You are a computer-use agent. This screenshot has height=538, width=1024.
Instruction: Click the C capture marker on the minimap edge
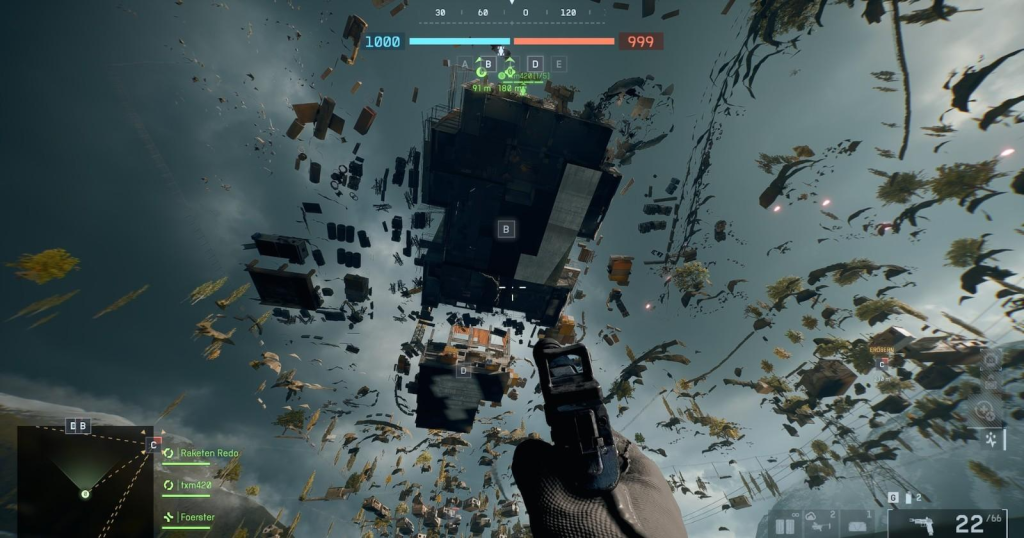(153, 444)
